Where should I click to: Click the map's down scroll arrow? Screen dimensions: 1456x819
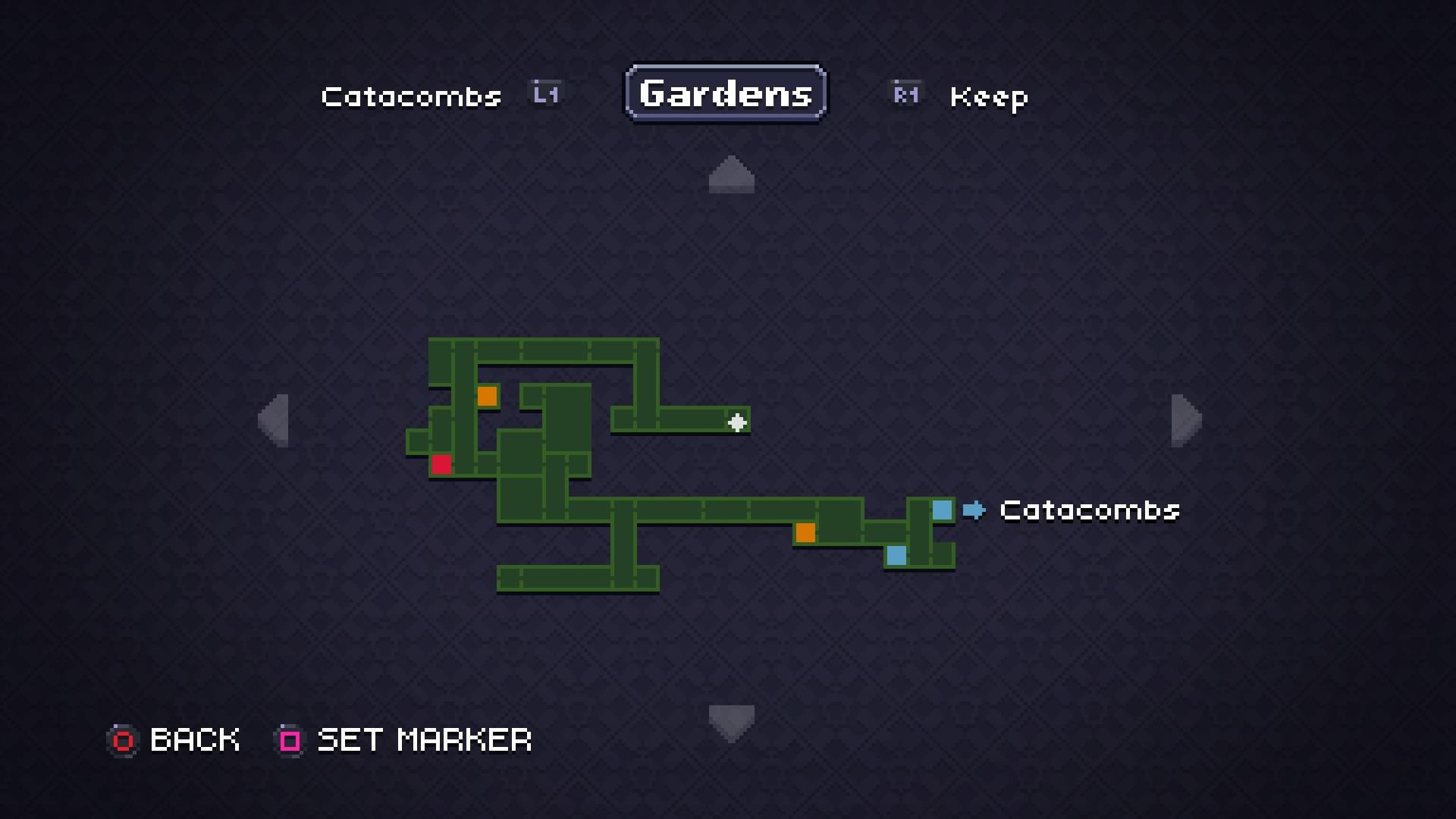coord(731,722)
